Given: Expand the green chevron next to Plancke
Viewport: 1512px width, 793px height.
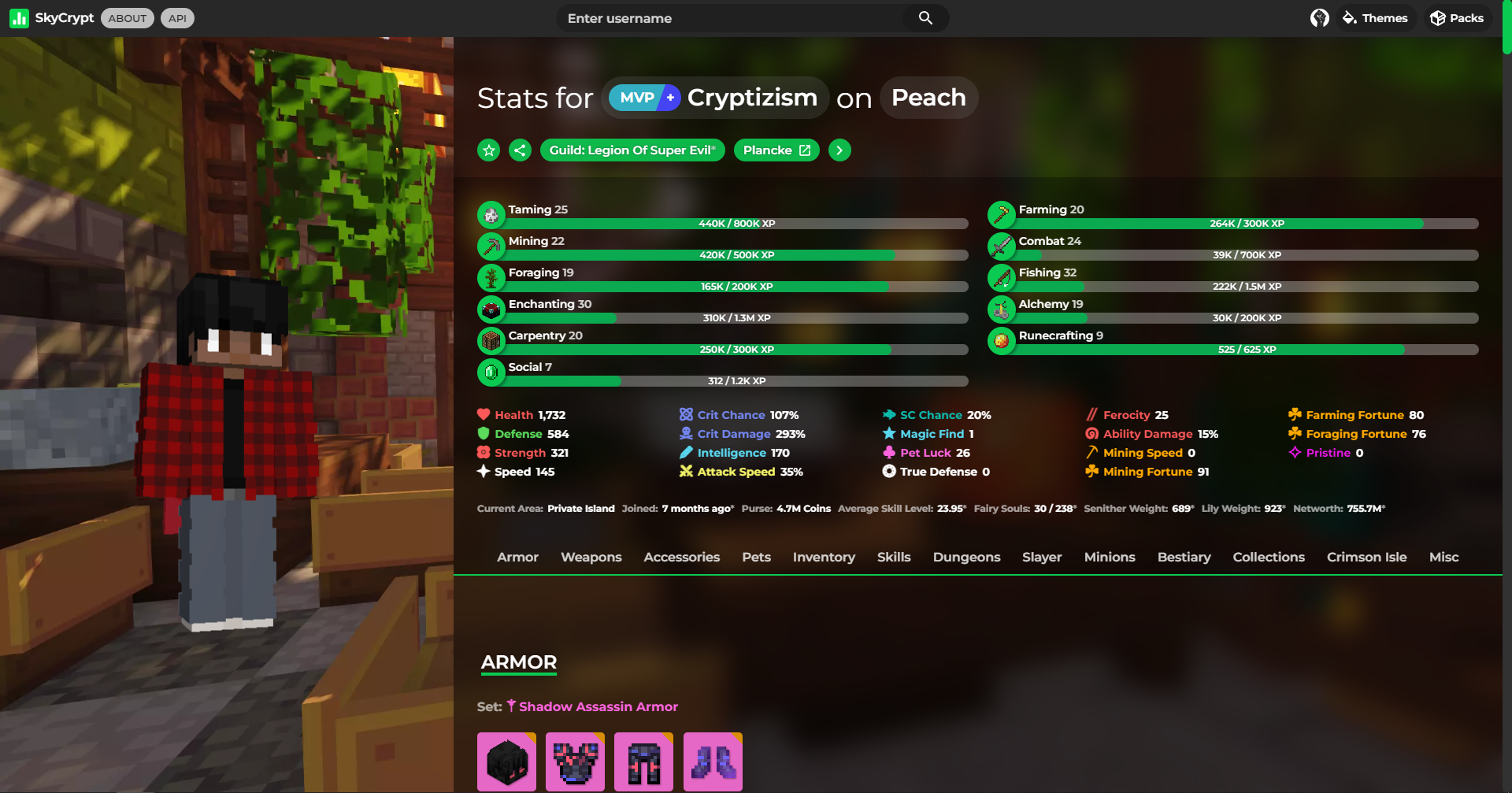Looking at the screenshot, I should [839, 150].
